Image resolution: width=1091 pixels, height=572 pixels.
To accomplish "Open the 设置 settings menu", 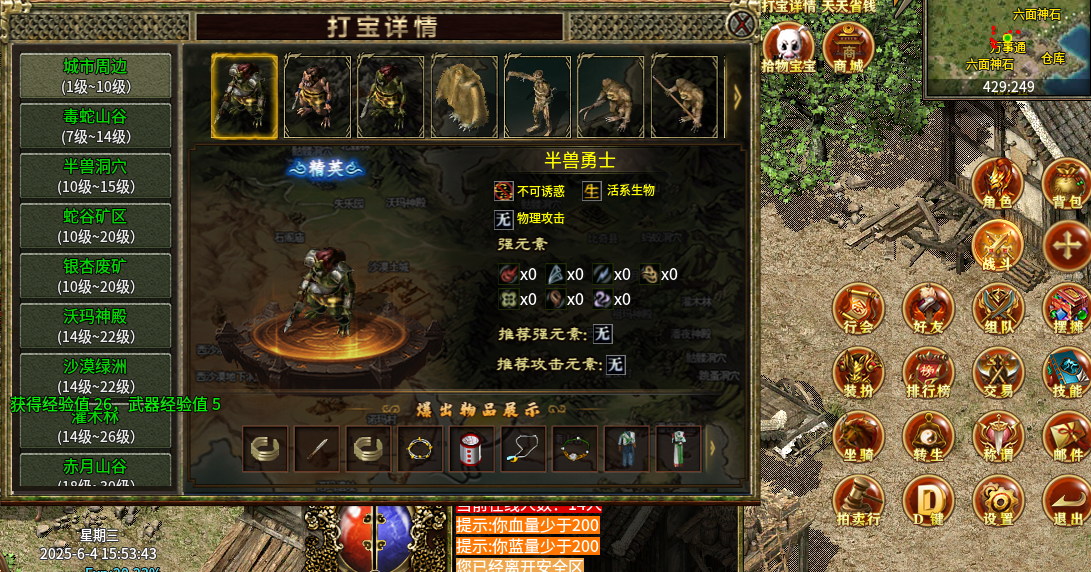I will click(997, 501).
